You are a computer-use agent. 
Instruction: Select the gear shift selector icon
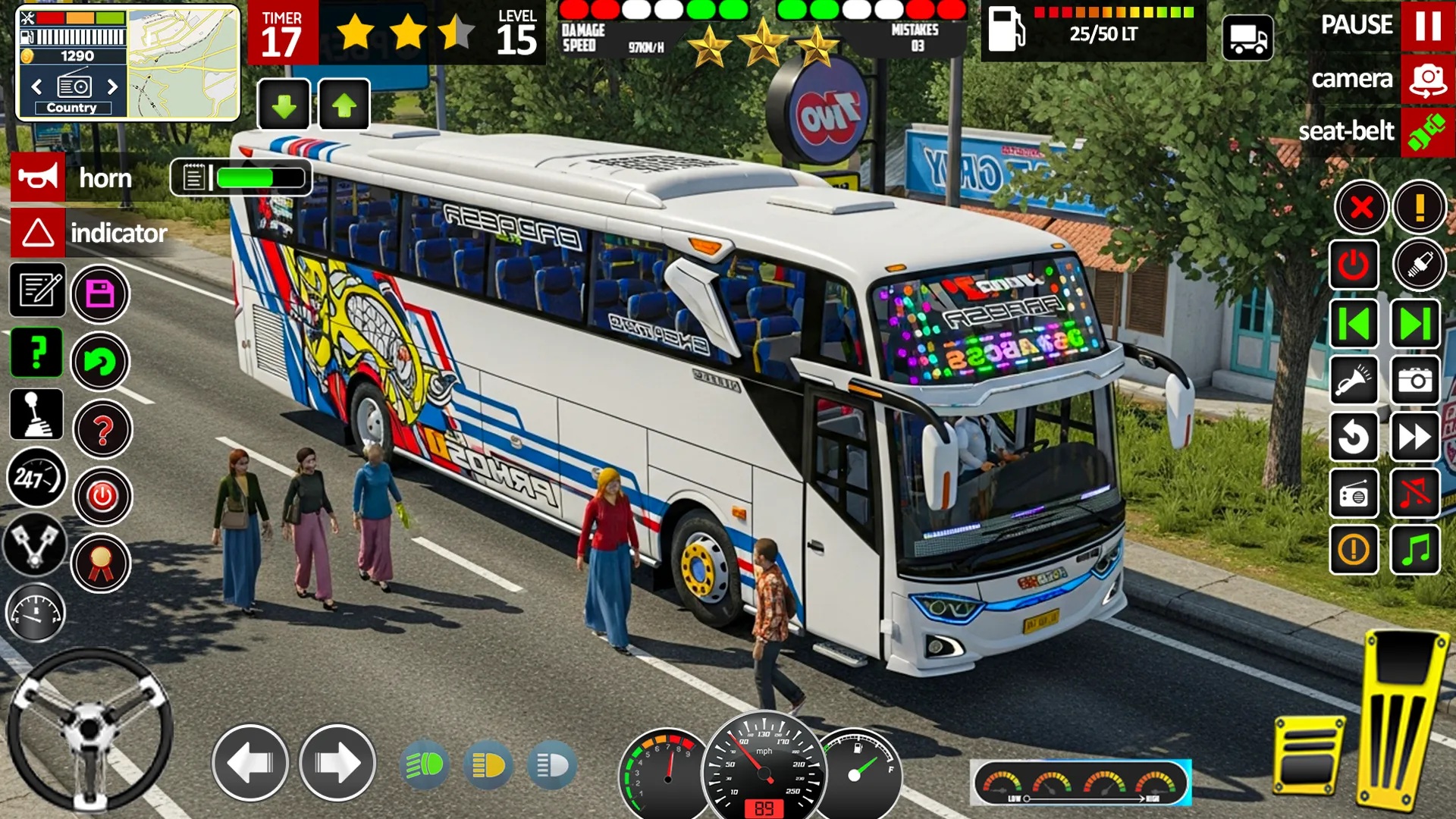pyautogui.click(x=36, y=415)
